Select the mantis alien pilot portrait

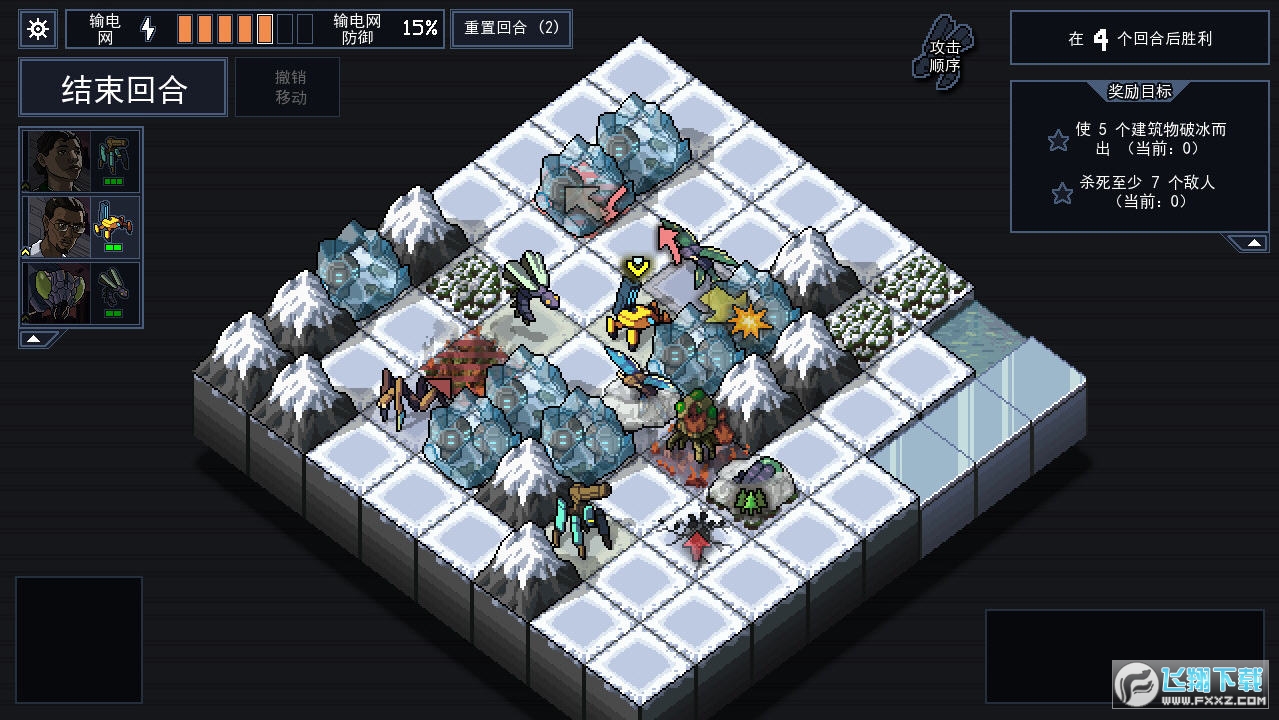click(x=58, y=292)
